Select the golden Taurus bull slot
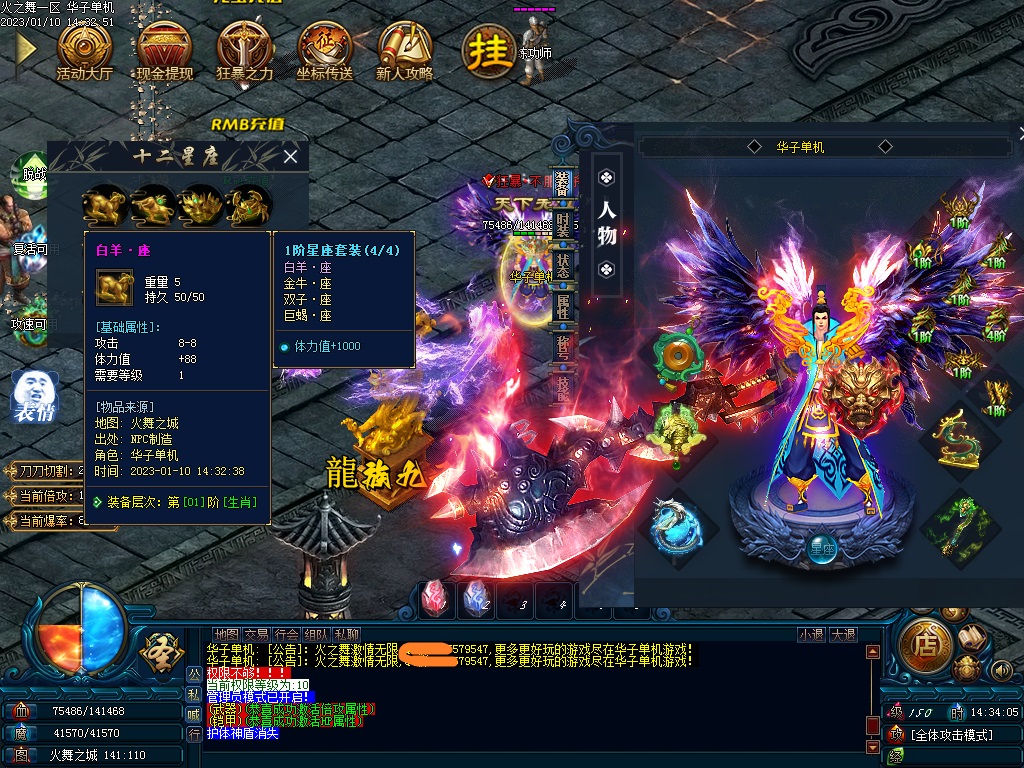This screenshot has height=768, width=1024. (152, 205)
